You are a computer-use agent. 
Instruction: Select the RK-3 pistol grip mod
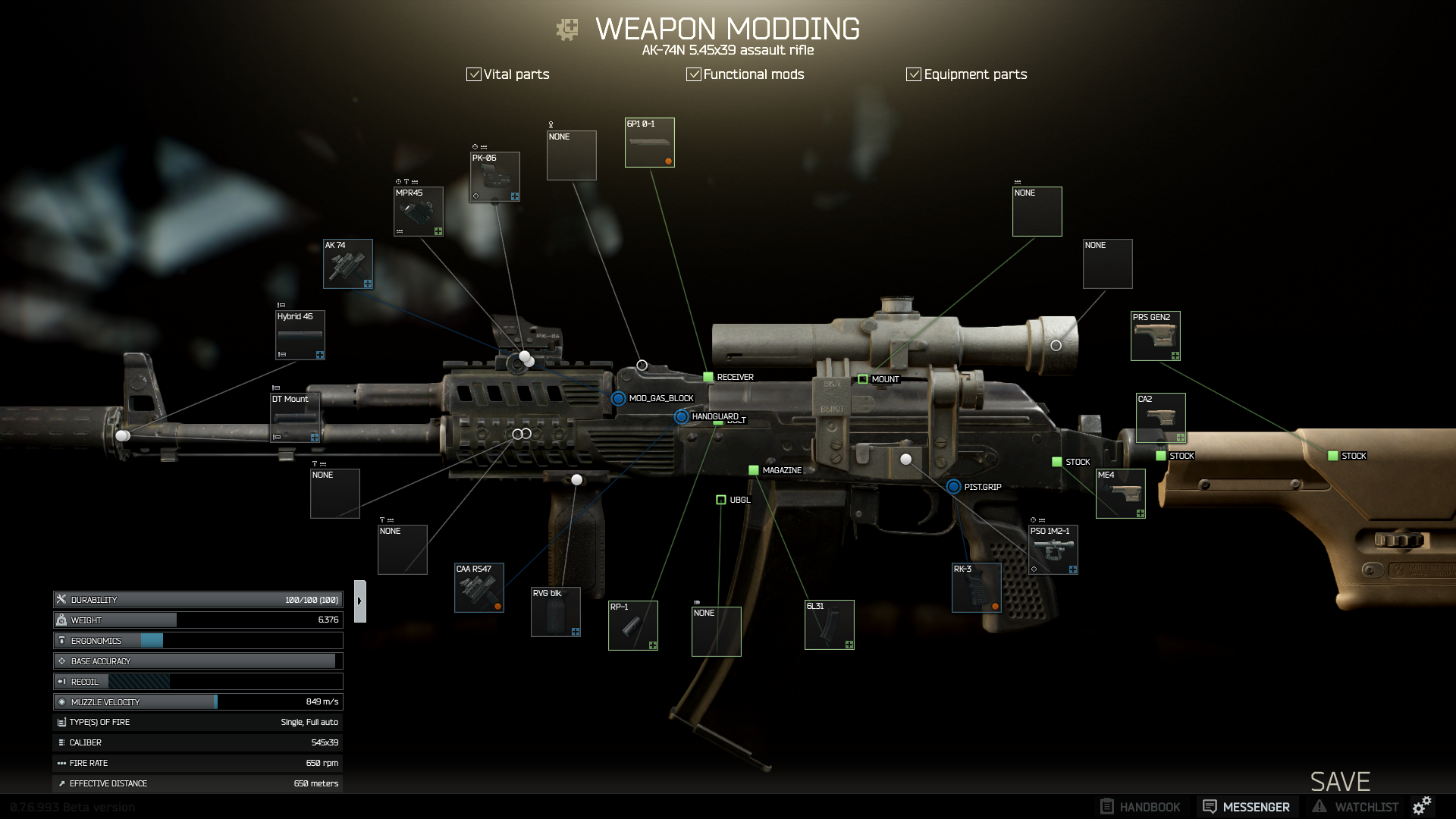[x=977, y=588]
